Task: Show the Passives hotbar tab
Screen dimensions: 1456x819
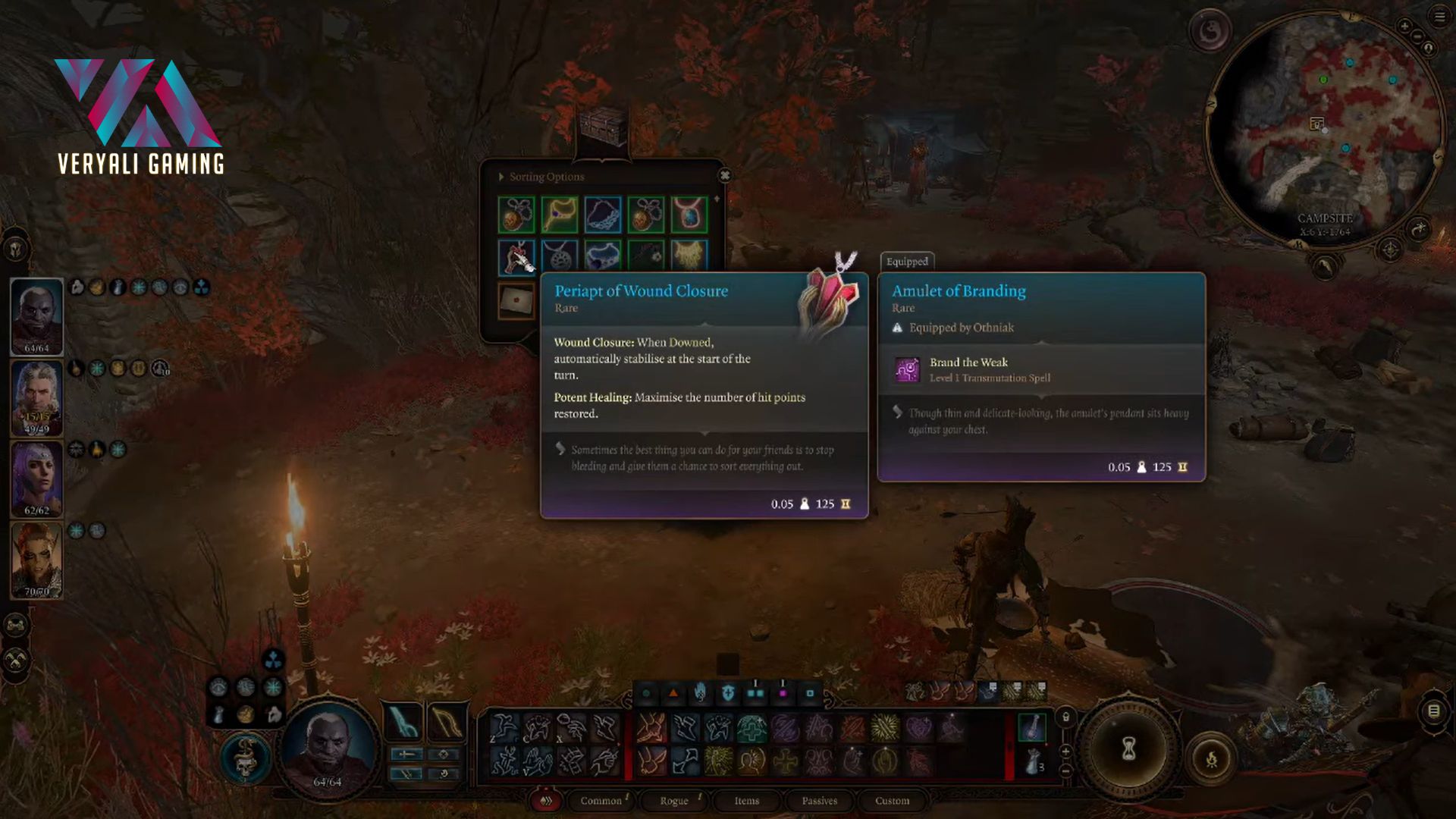Action: 819,801
